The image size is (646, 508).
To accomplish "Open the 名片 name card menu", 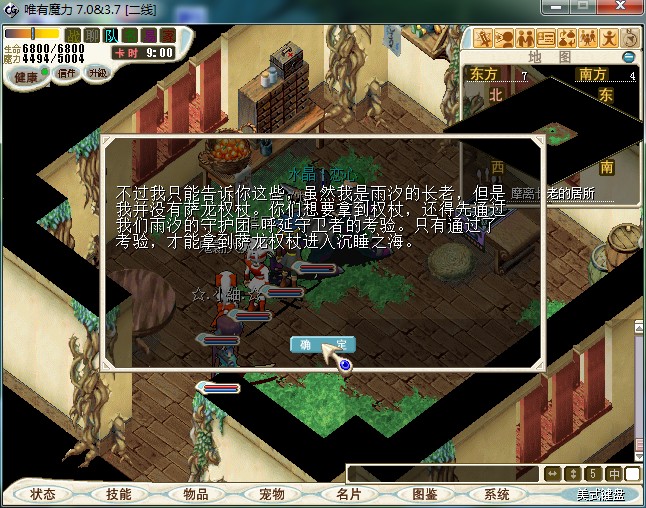I will point(347,494).
